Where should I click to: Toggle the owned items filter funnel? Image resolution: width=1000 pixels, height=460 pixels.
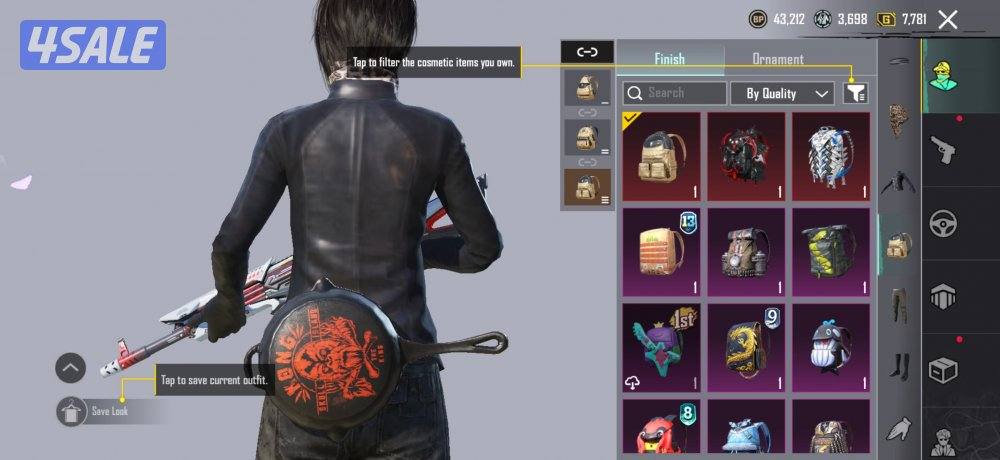tap(855, 93)
